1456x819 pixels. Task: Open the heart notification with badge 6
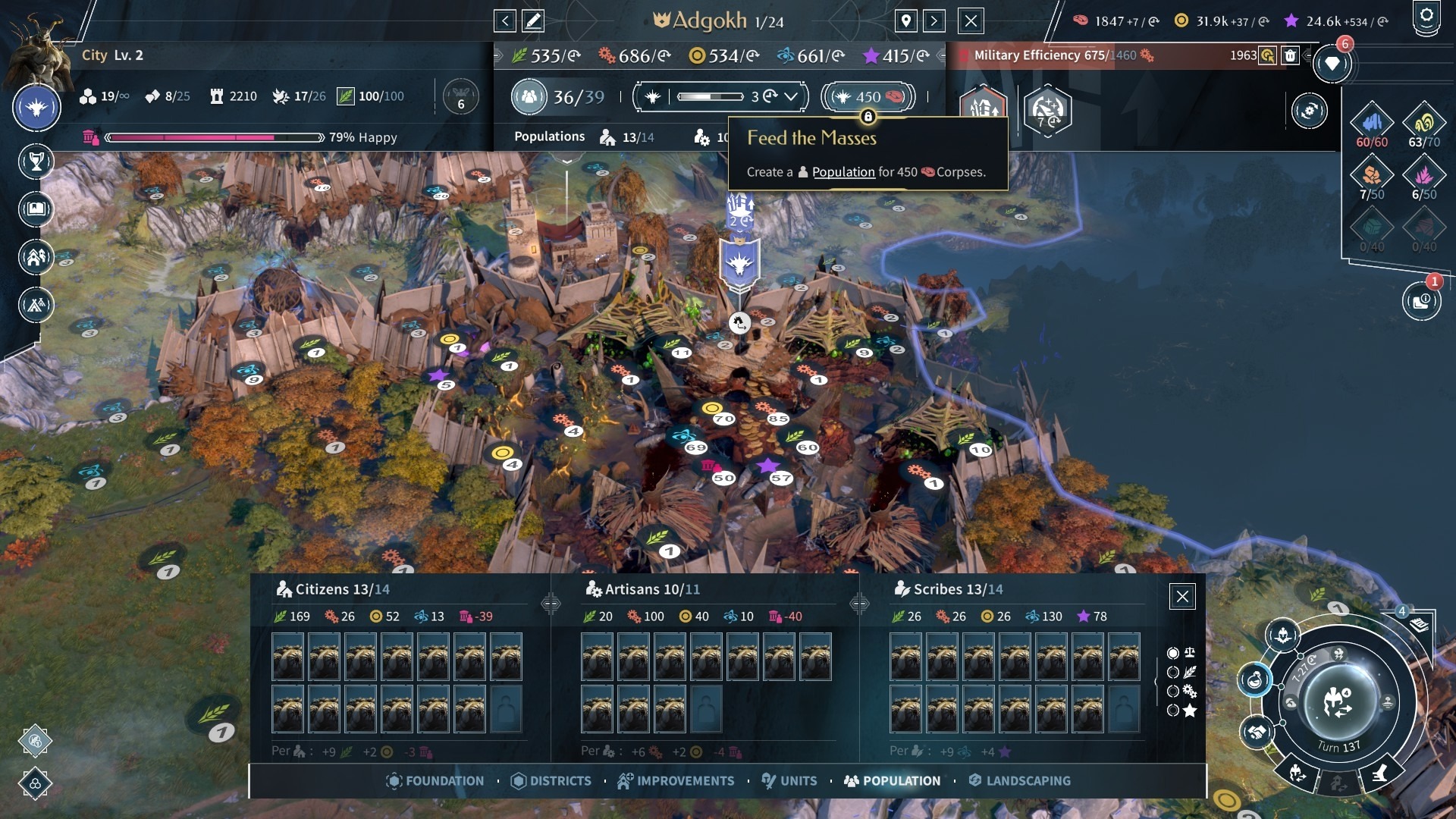tap(1332, 64)
